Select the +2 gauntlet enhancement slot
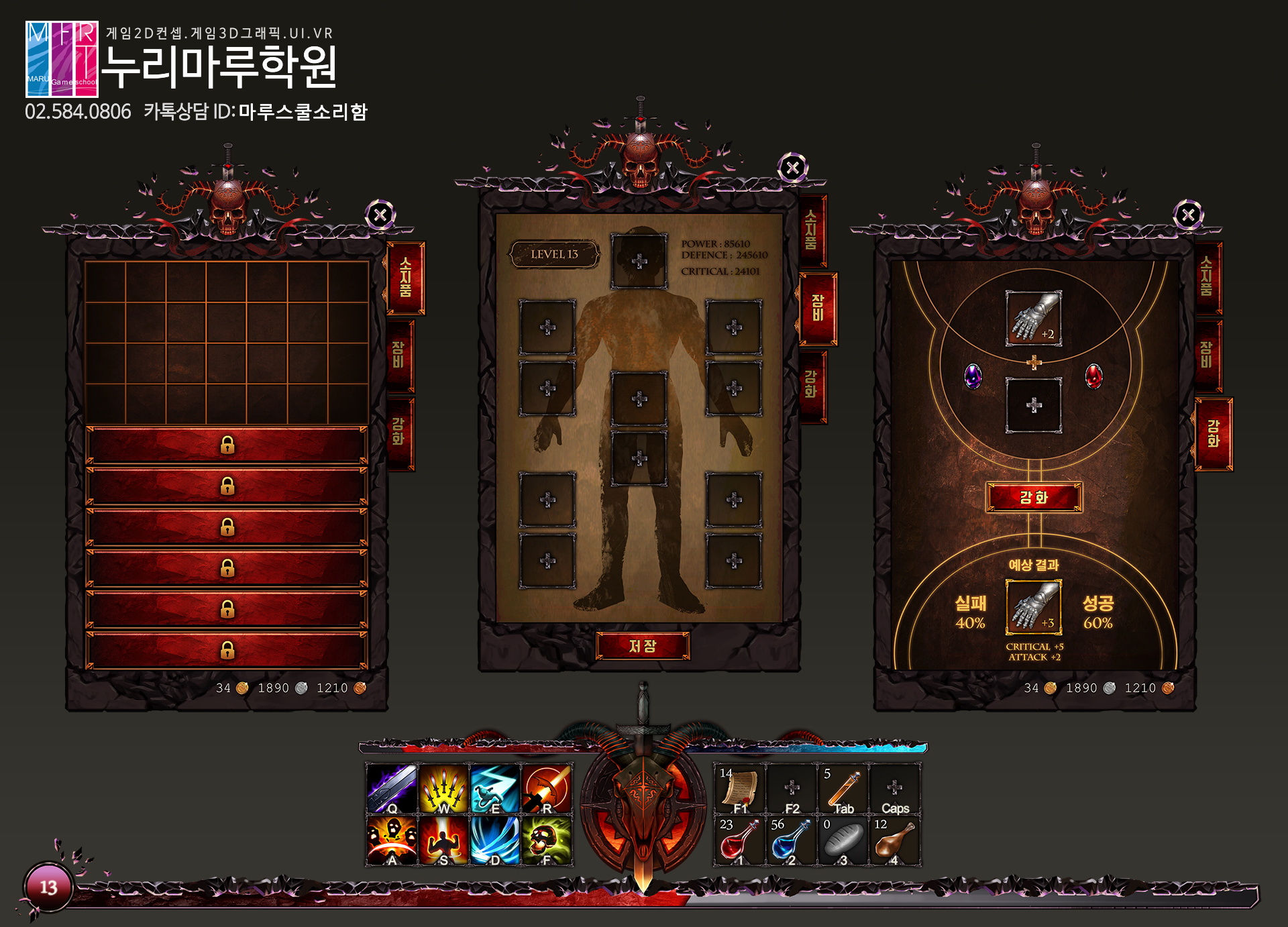 click(x=1033, y=318)
